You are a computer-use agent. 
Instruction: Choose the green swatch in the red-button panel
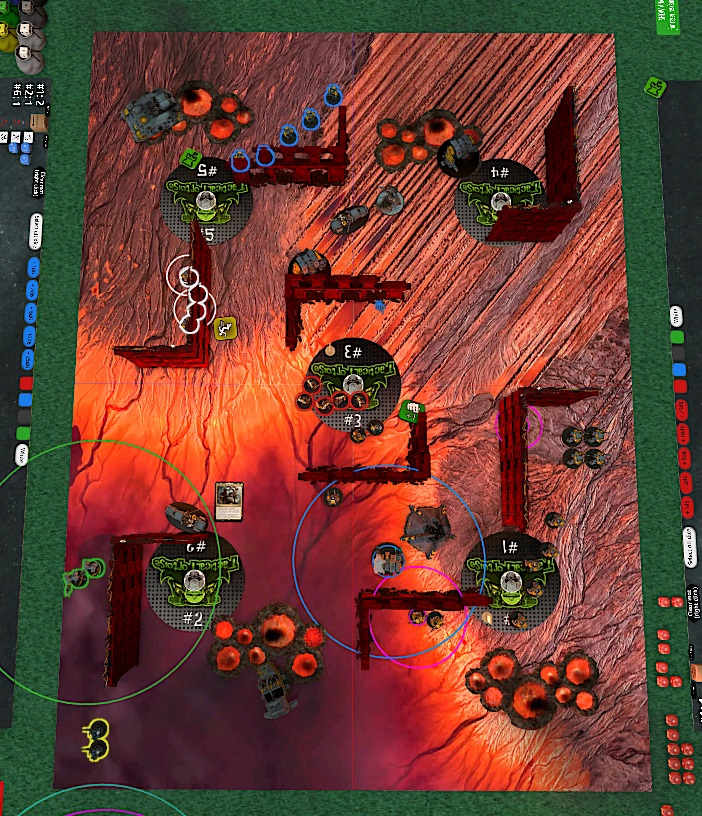(678, 337)
